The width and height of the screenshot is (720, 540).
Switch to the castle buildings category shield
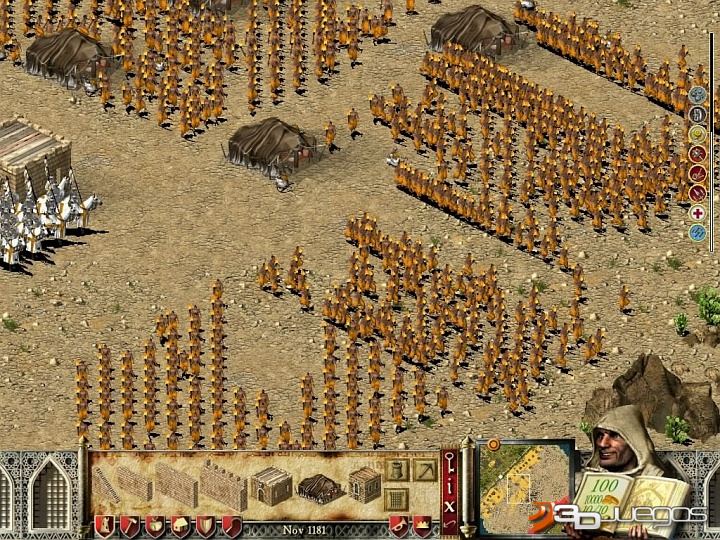(104, 525)
